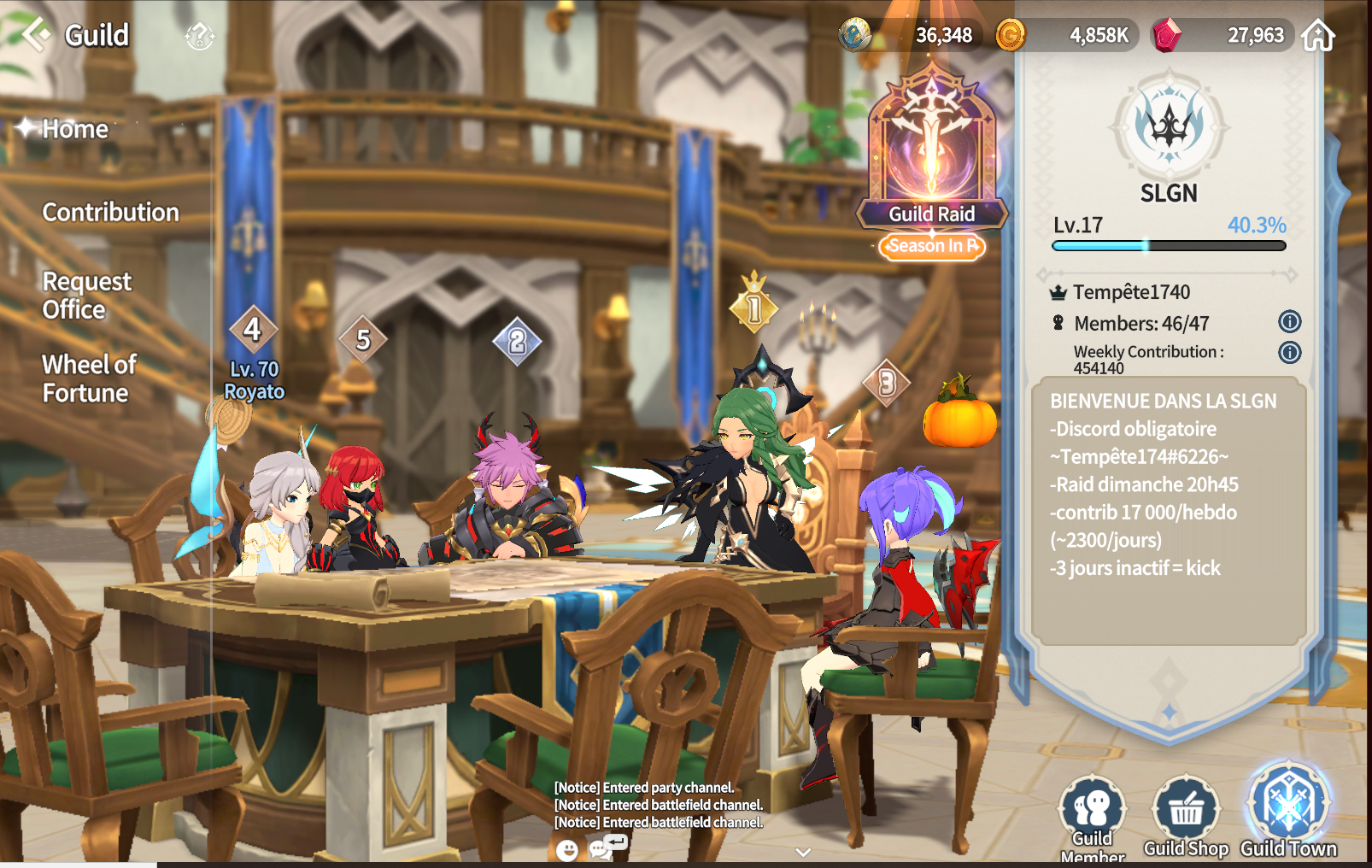Click the SLGN guild emblem
The width and height of the screenshot is (1372, 868).
click(1169, 126)
